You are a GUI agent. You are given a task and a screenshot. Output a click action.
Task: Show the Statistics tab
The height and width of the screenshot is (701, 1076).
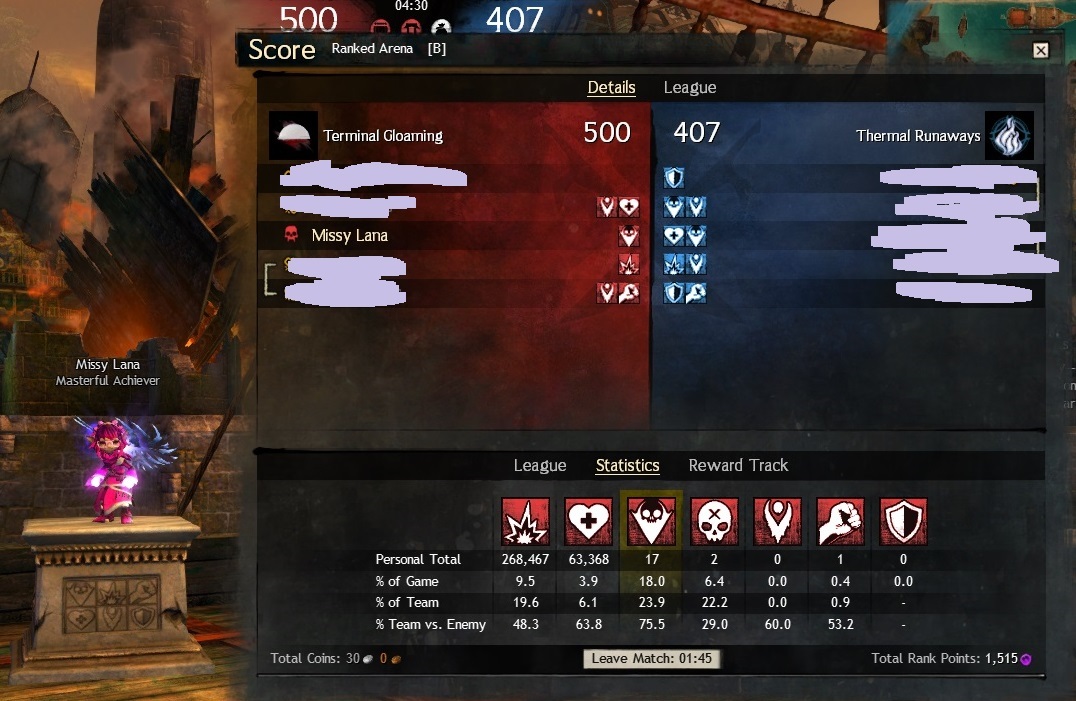tap(627, 466)
